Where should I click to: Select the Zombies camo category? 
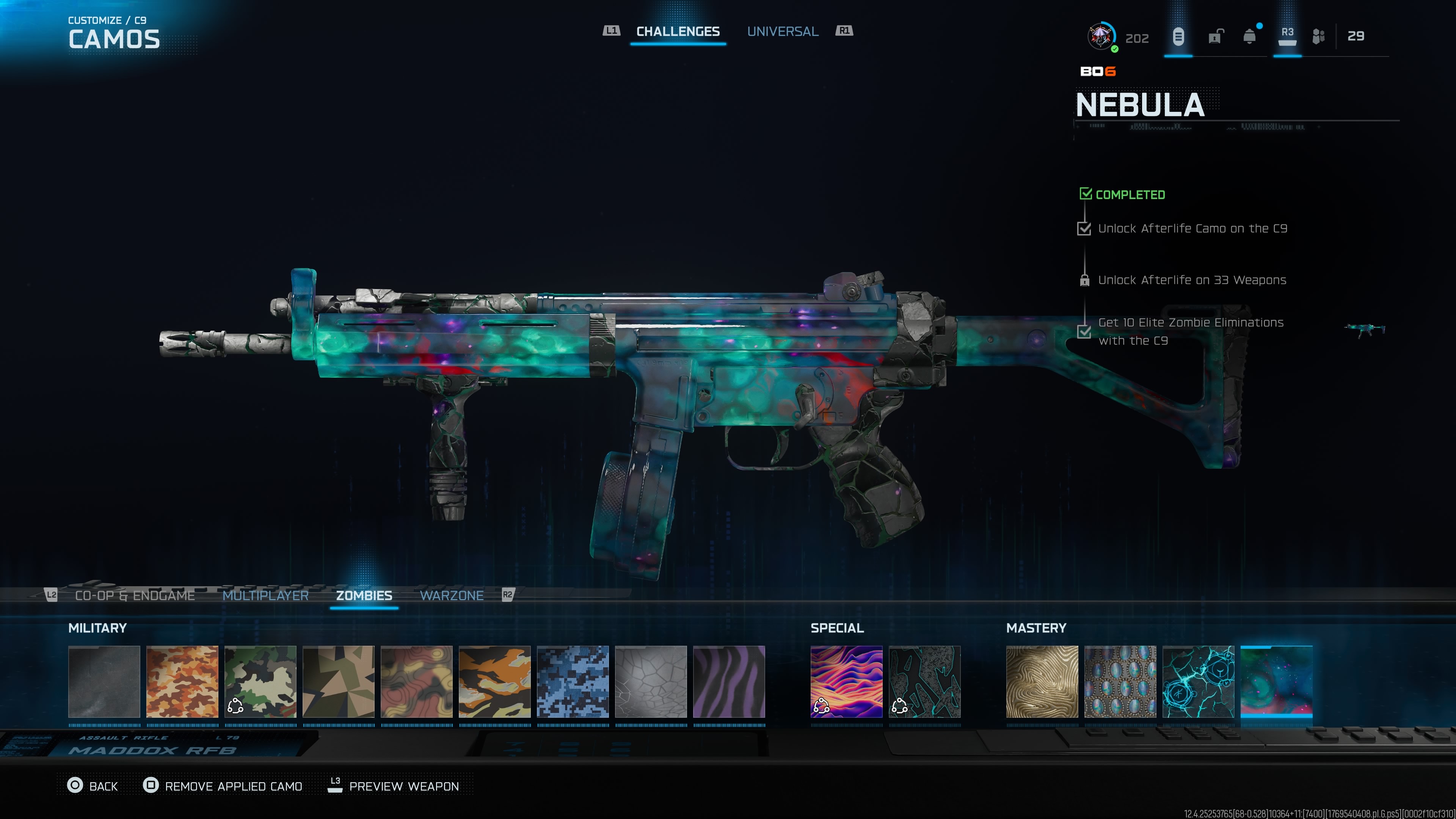click(364, 595)
